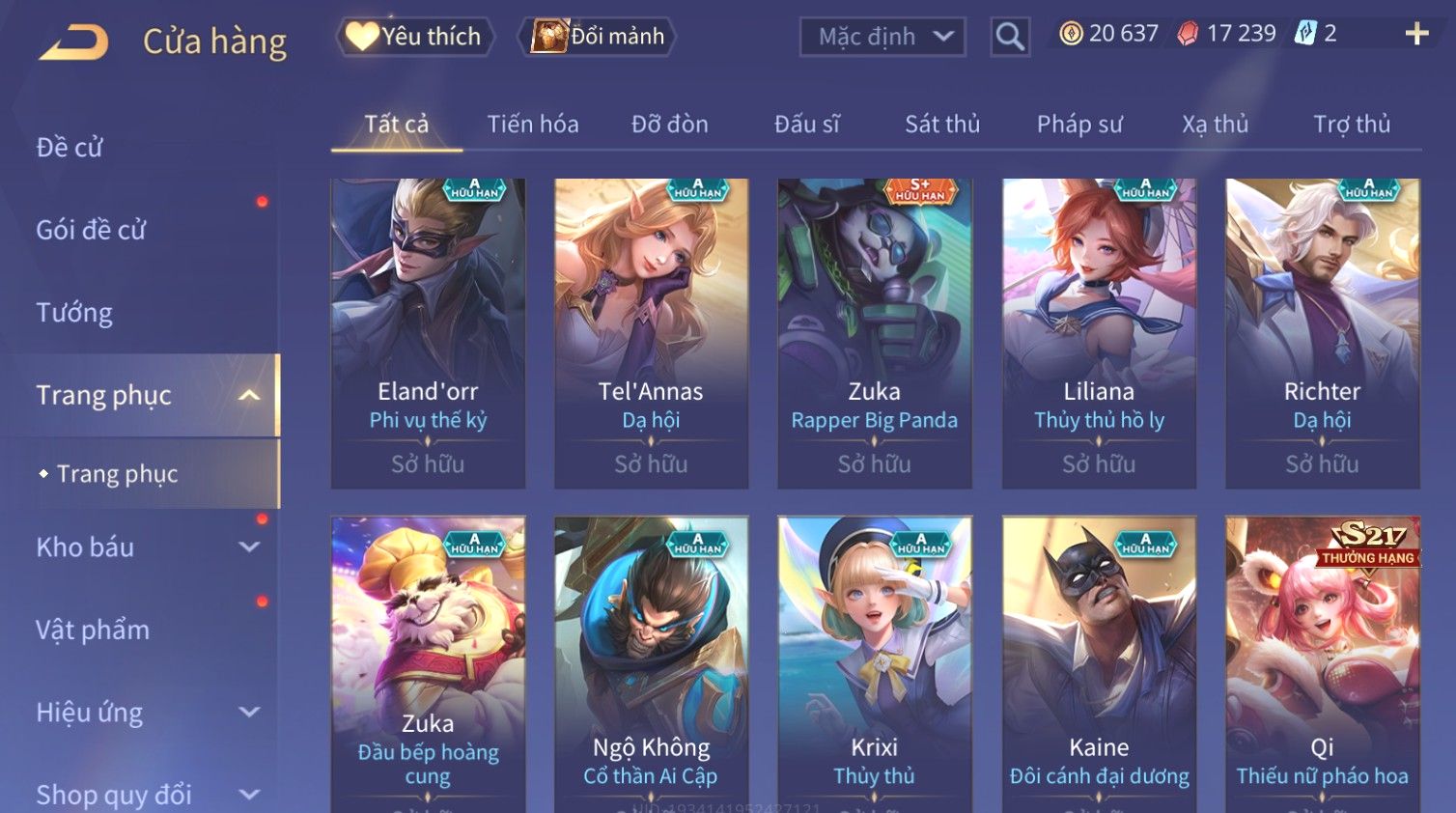1456x813 pixels.
Task: Open the Vật phẩm items section
Action: pyautogui.click(x=93, y=630)
